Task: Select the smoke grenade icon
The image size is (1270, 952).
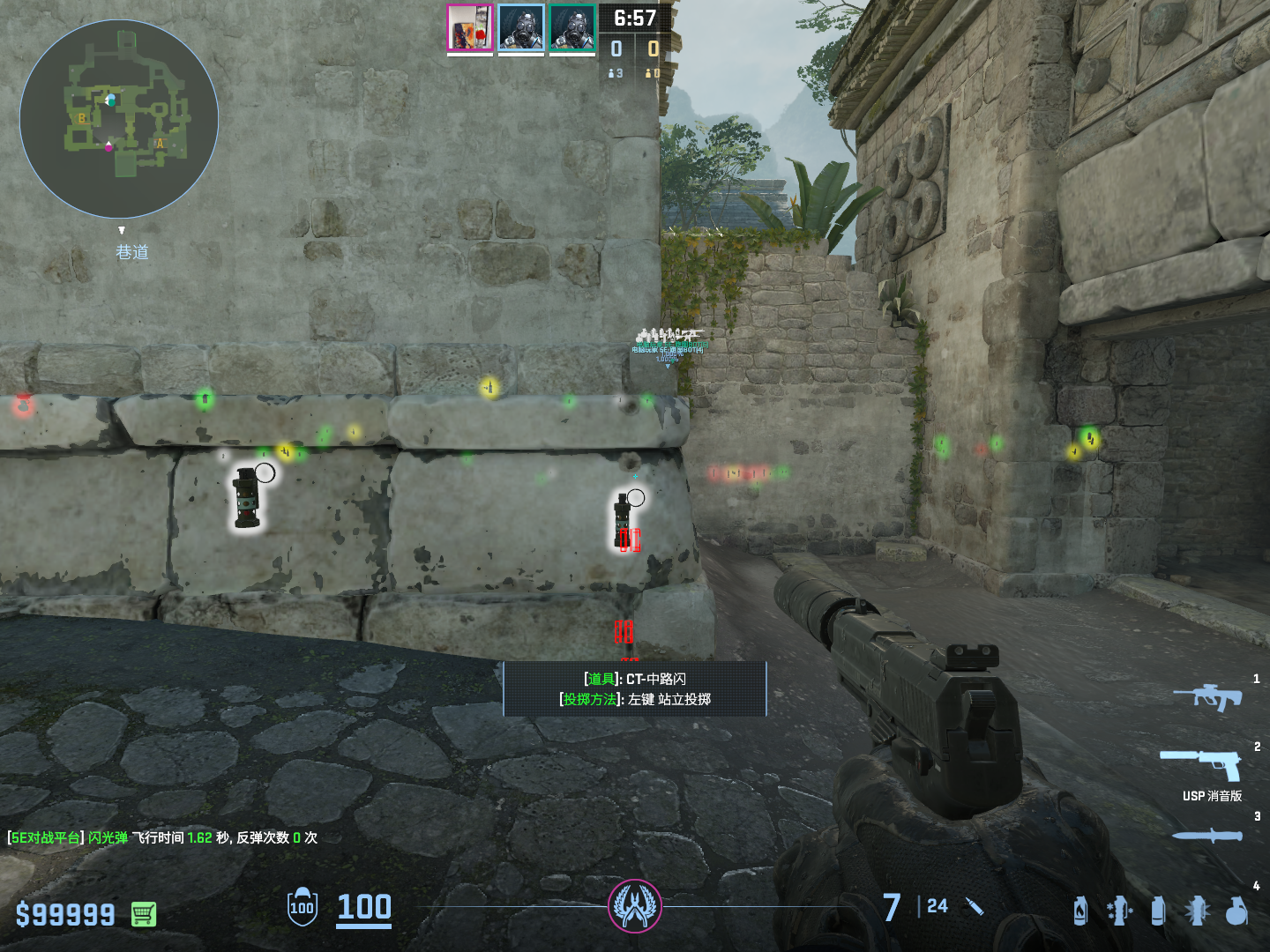Action: 1158,911
